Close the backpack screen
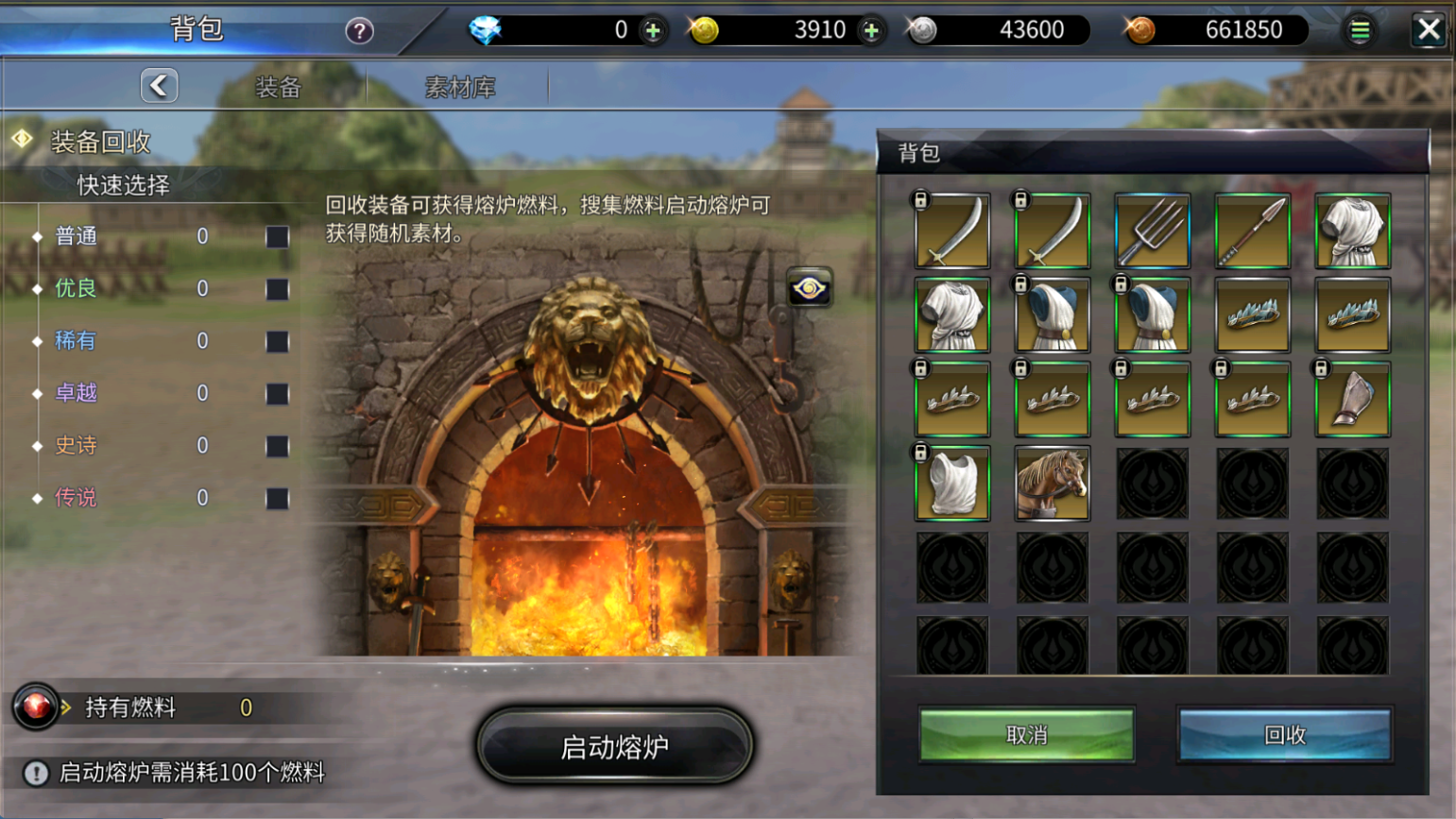1456x819 pixels. click(1428, 30)
